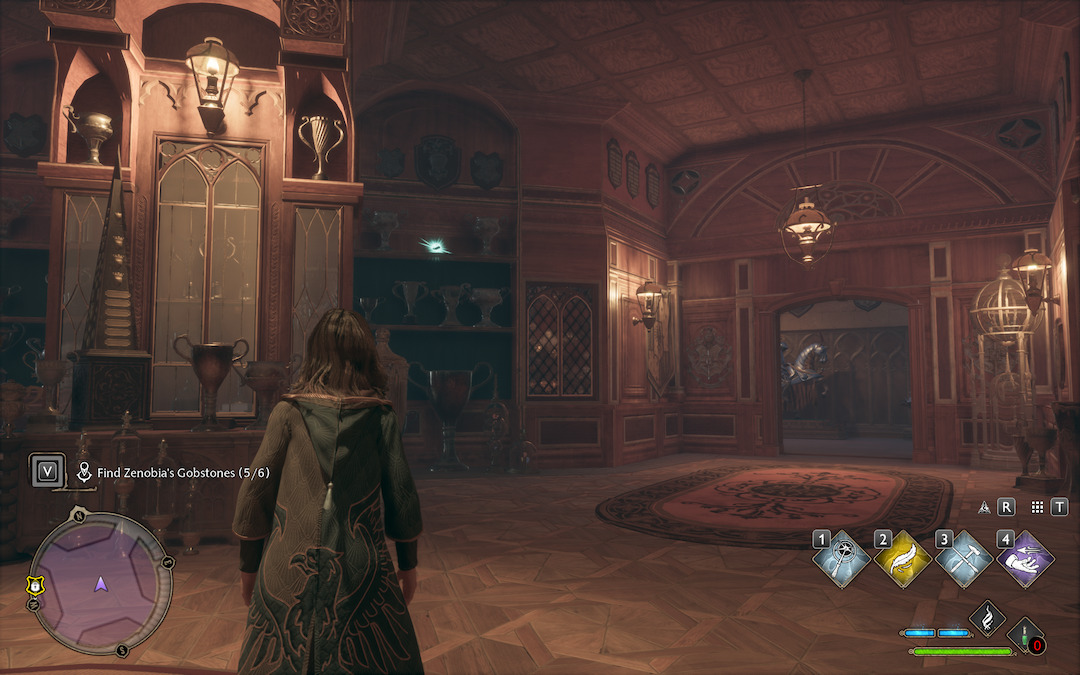The image size is (1080, 675).
Task: Click the quest waypoint pin icon
Action: coord(85,470)
